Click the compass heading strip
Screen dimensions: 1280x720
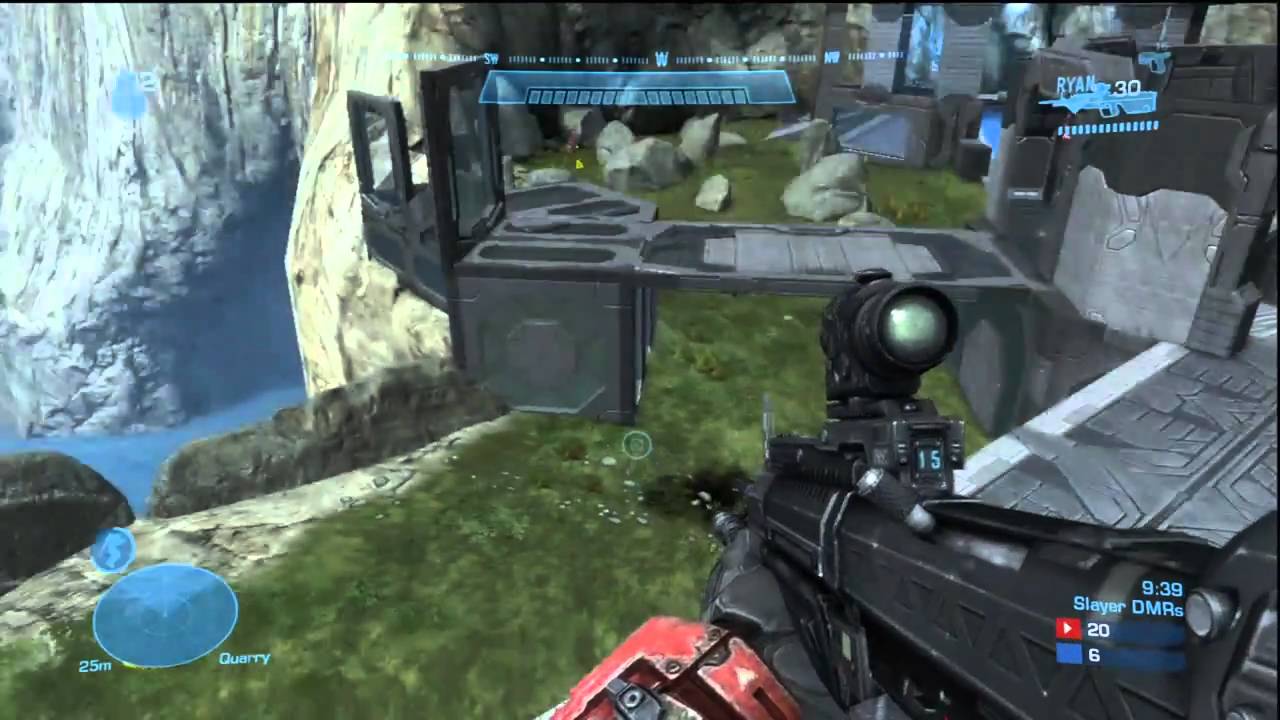pos(660,59)
